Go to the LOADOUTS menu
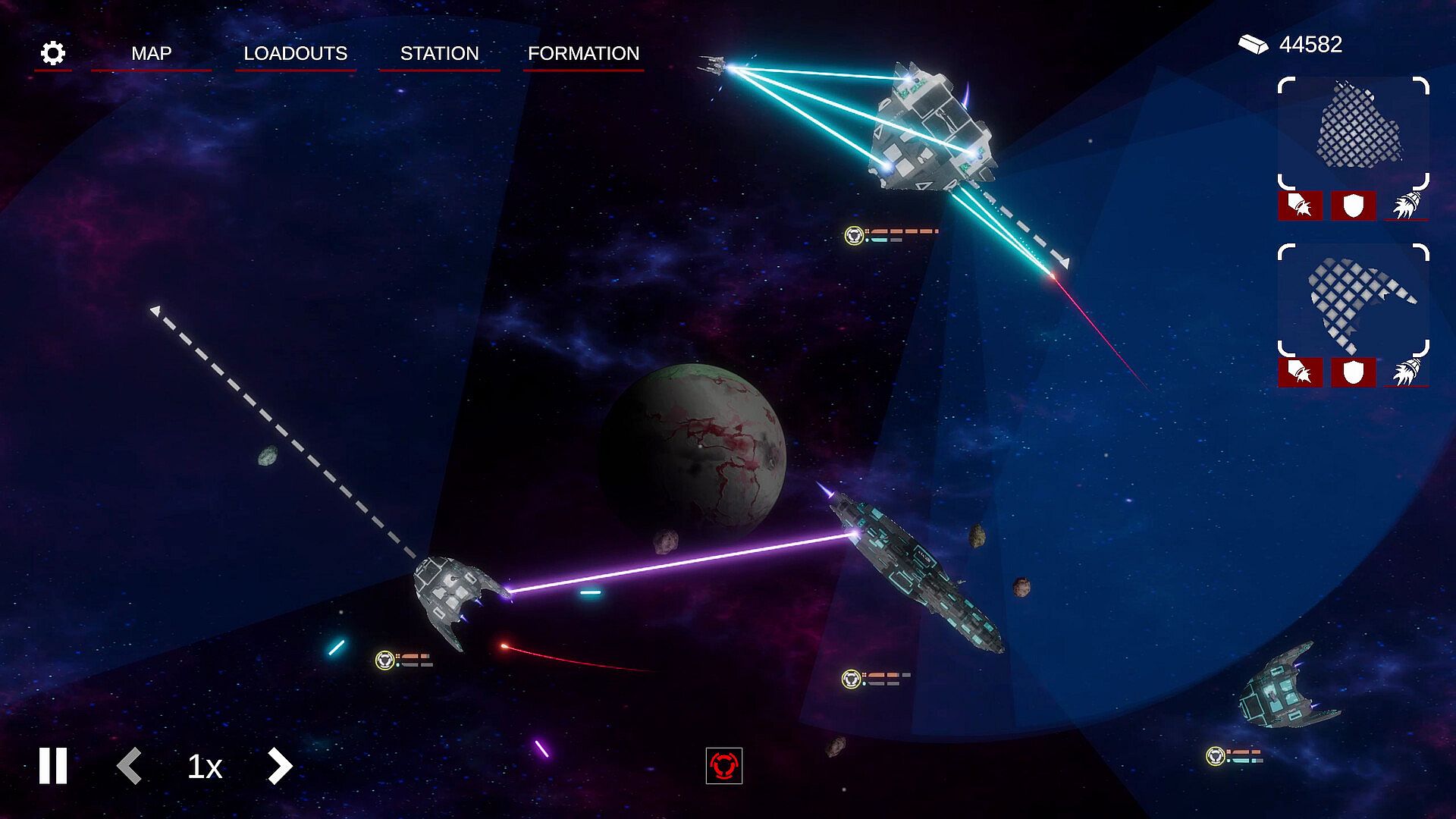The width and height of the screenshot is (1456, 819). pos(295,54)
